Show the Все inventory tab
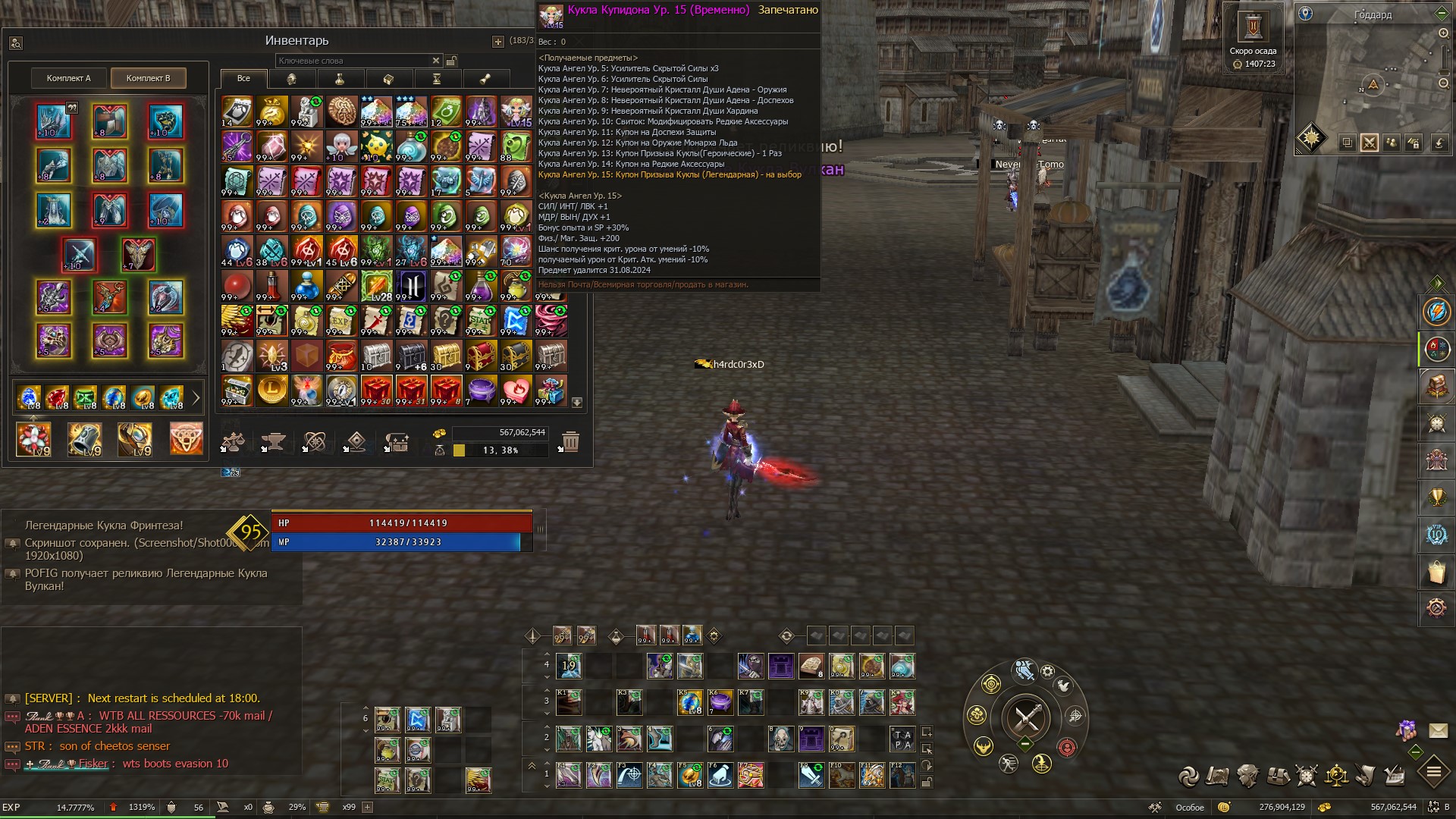1456x819 pixels. point(243,78)
